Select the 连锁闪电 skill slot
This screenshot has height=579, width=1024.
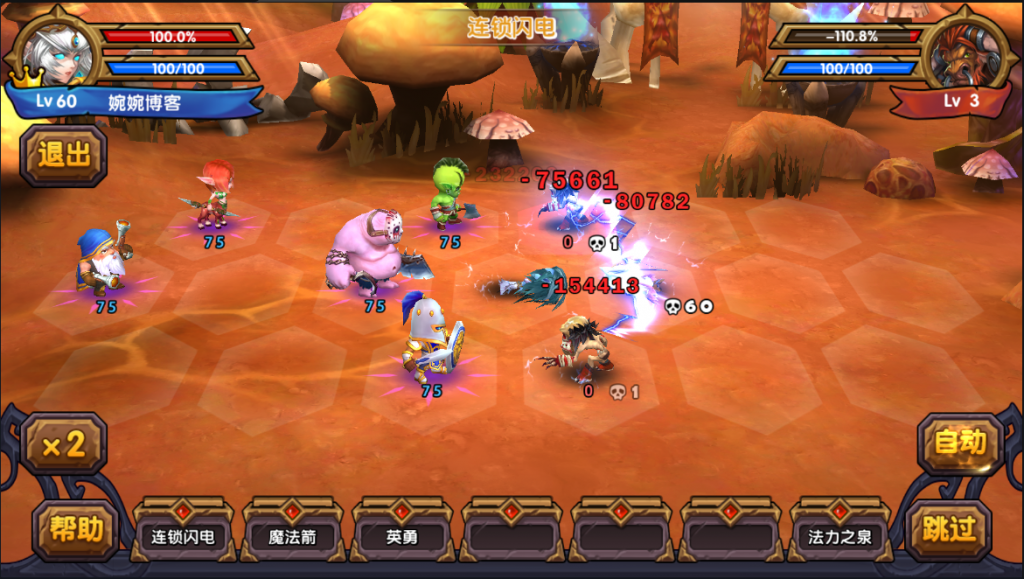(182, 536)
